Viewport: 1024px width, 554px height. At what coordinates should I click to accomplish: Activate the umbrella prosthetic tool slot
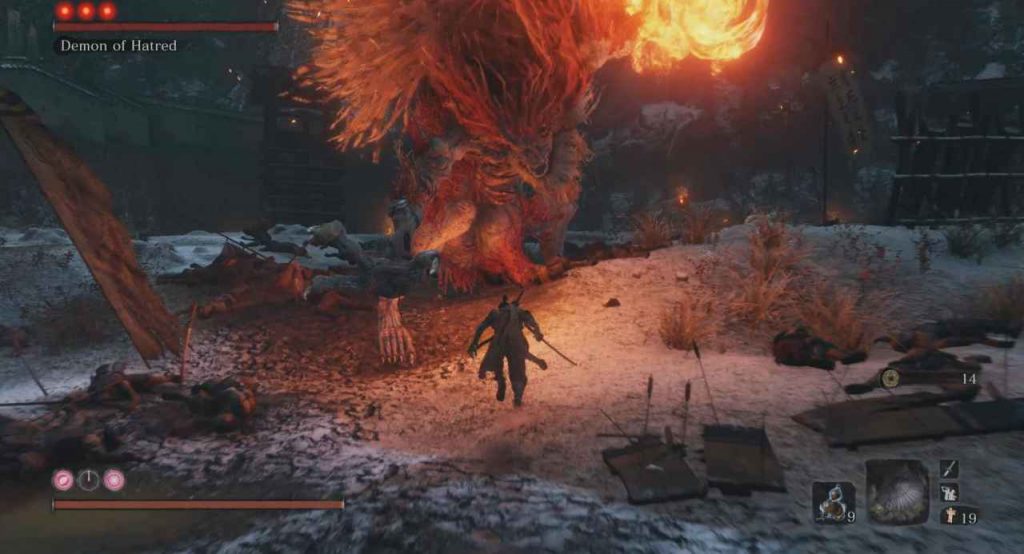pyautogui.click(x=897, y=492)
